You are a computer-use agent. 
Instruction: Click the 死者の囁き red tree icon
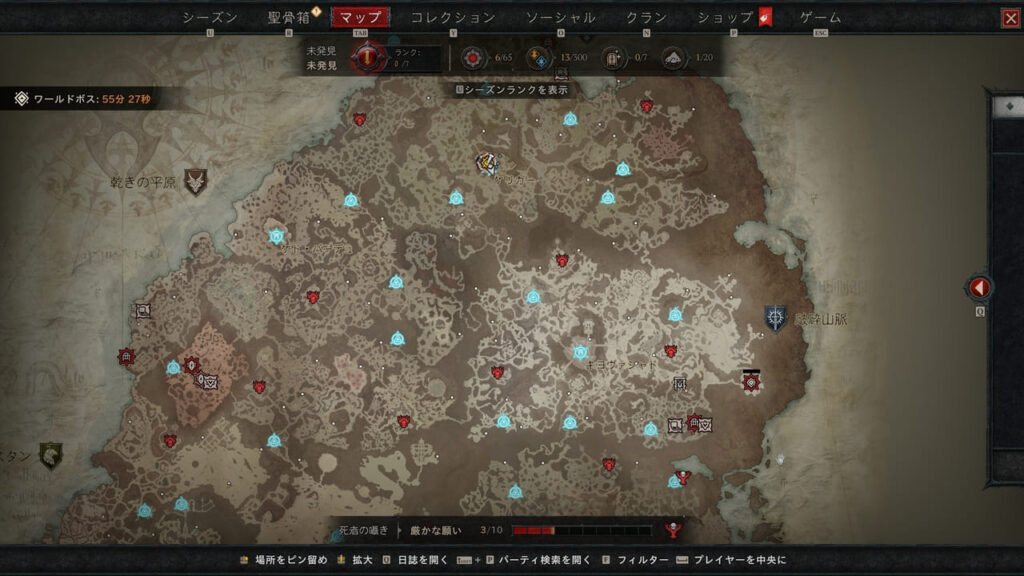coord(673,530)
